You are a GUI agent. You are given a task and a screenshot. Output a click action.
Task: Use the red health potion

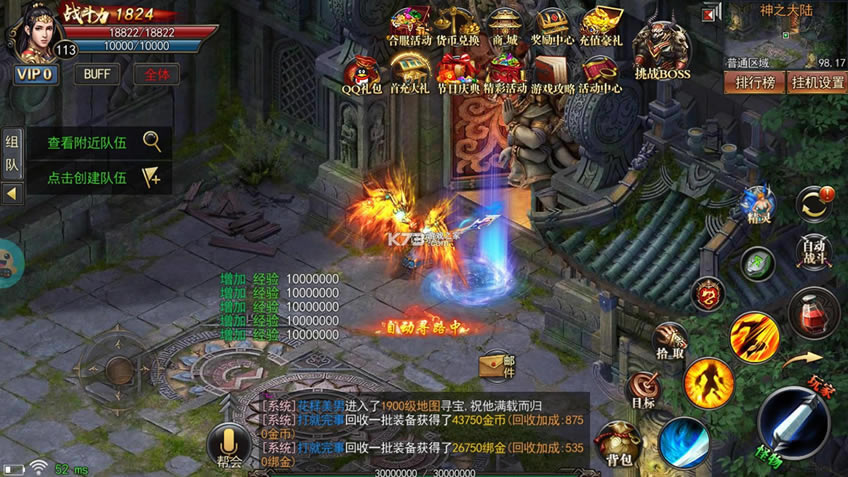[814, 313]
